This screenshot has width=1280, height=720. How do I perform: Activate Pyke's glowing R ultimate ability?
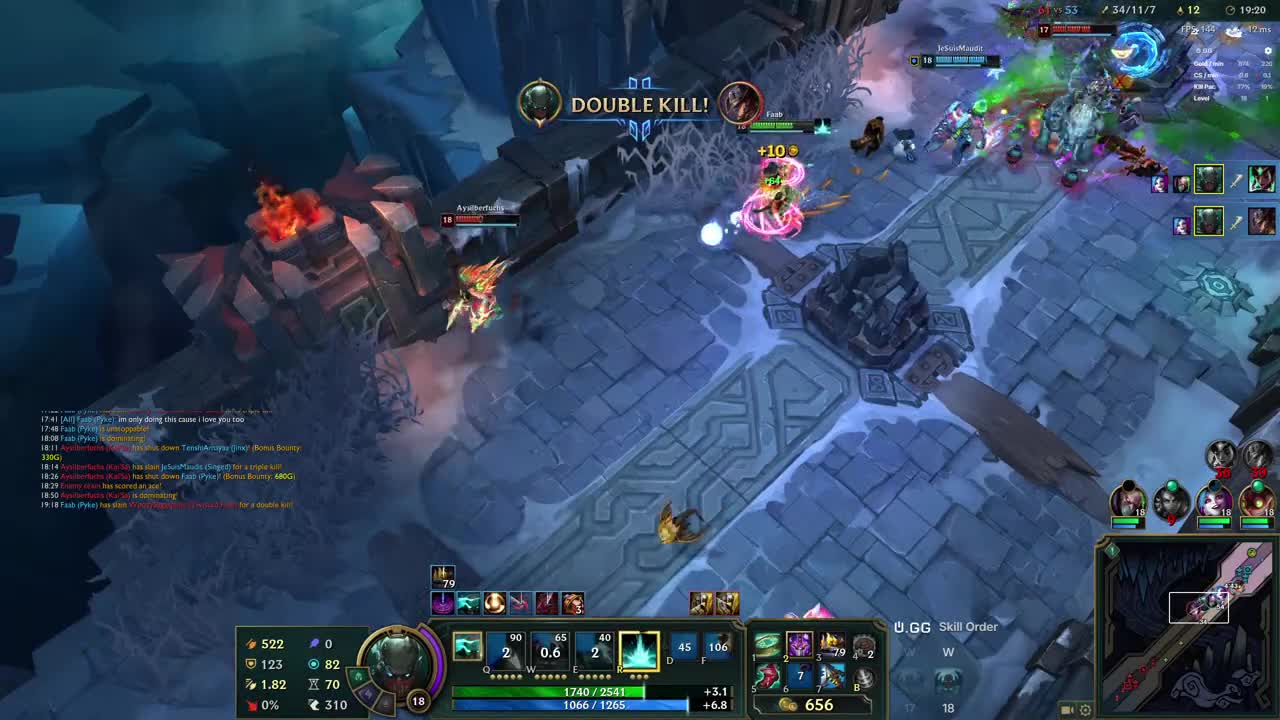[639, 651]
